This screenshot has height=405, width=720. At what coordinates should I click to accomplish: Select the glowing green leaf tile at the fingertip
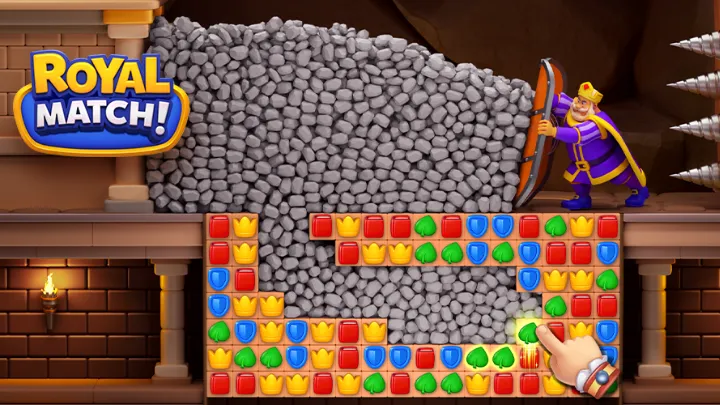click(529, 332)
